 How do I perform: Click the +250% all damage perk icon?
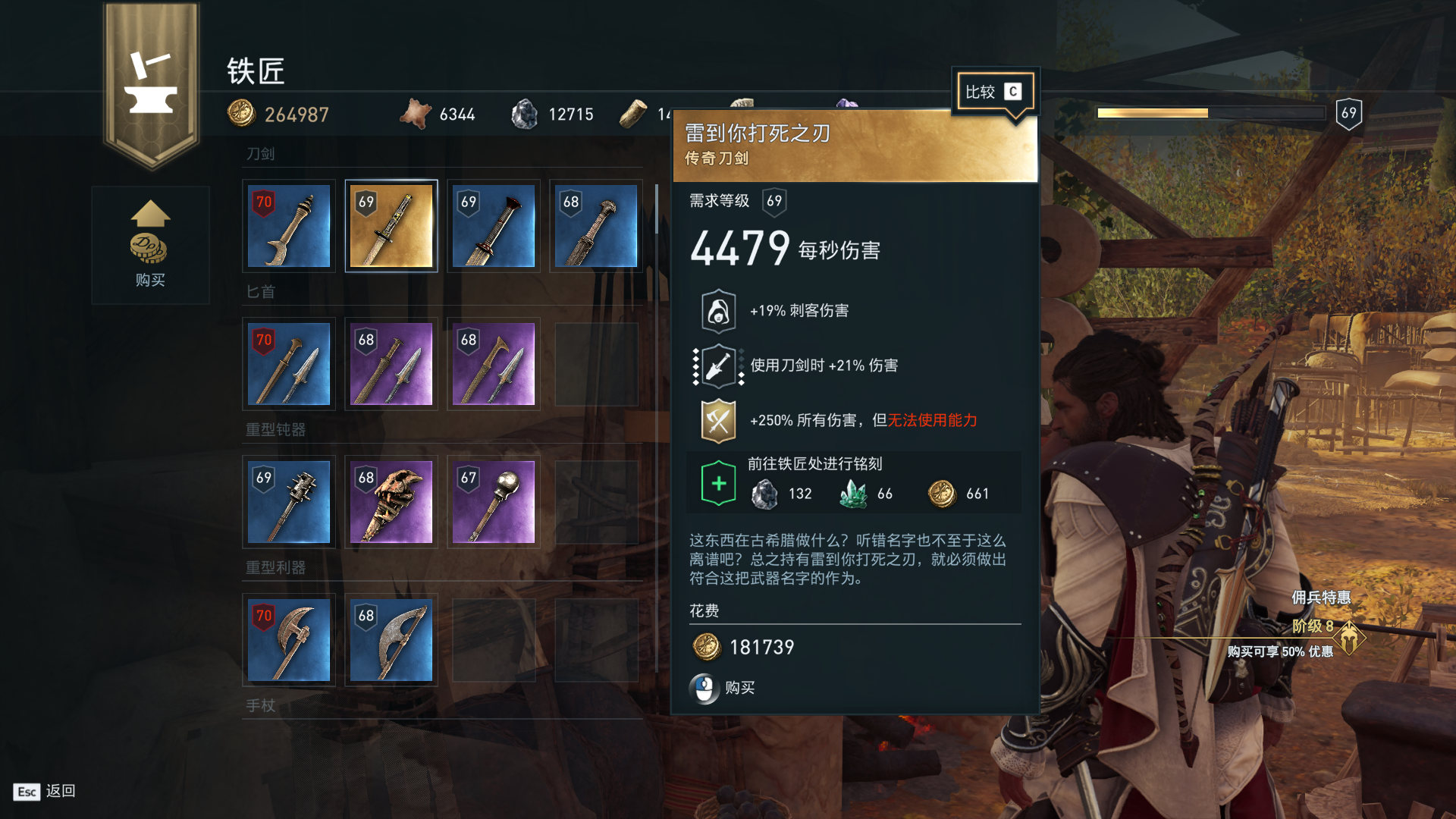pyautogui.click(x=717, y=420)
